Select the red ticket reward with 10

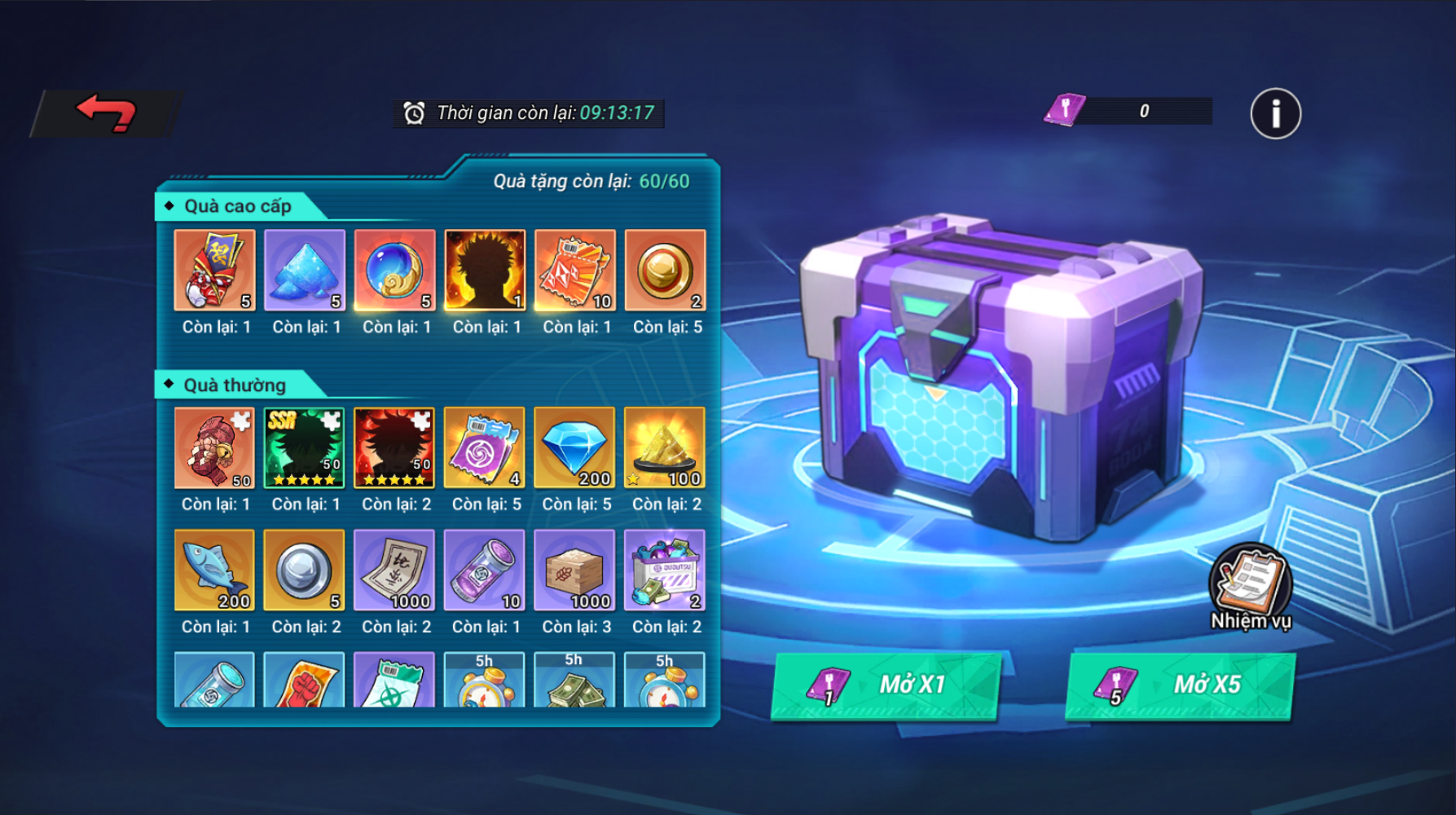[574, 271]
